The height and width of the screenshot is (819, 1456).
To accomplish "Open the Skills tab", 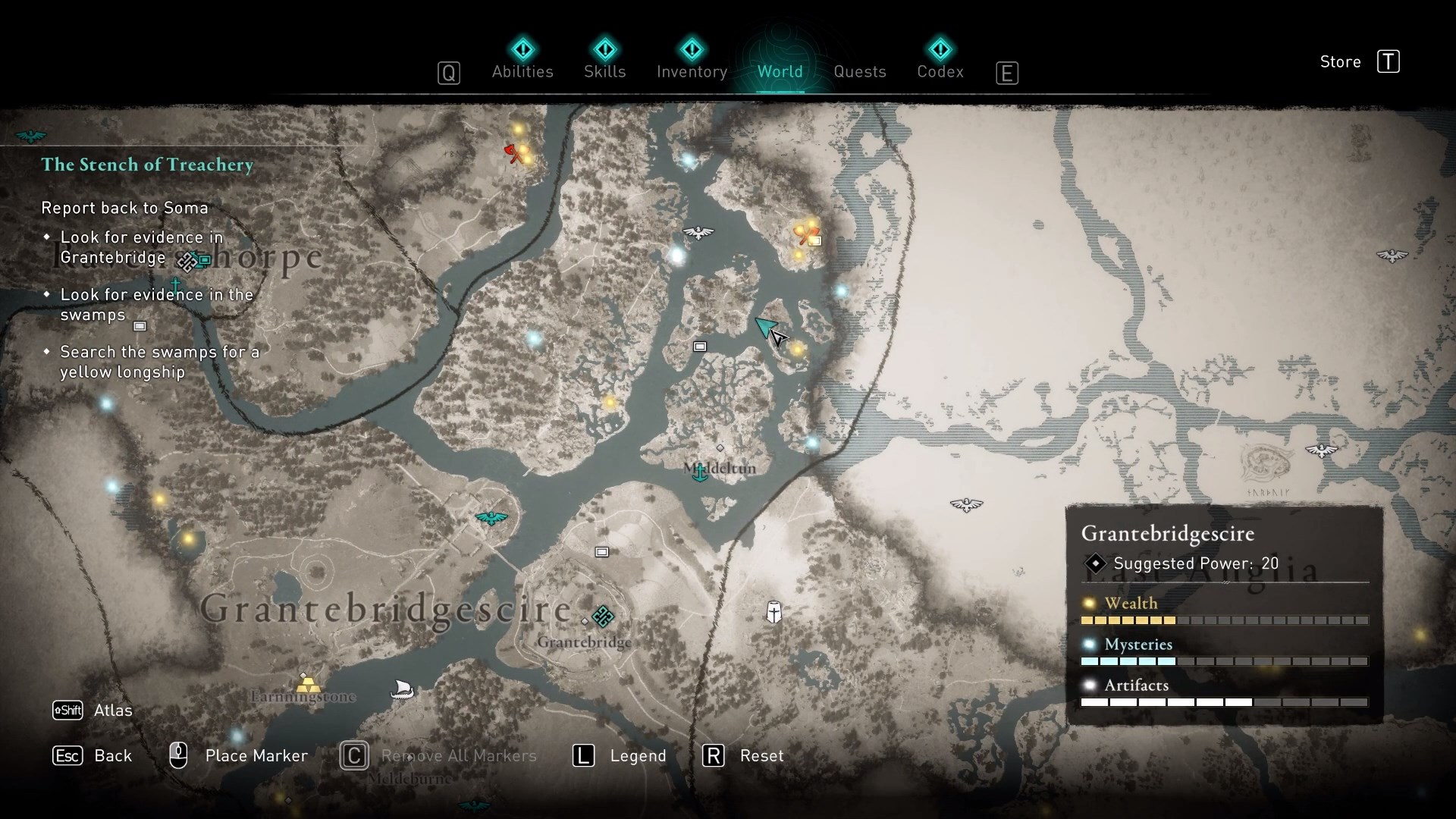I will (604, 71).
